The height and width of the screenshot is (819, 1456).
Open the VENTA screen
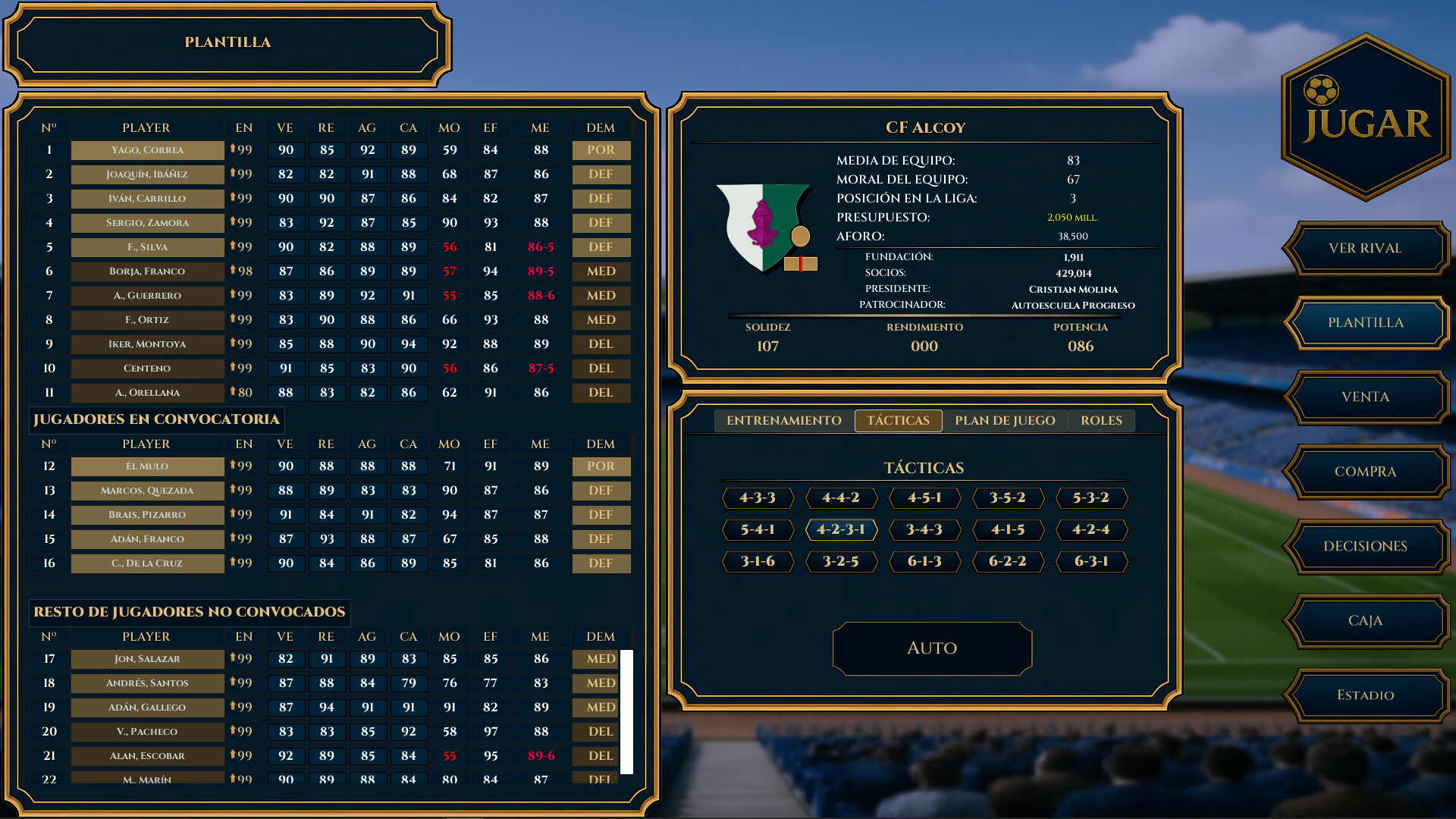point(1365,397)
